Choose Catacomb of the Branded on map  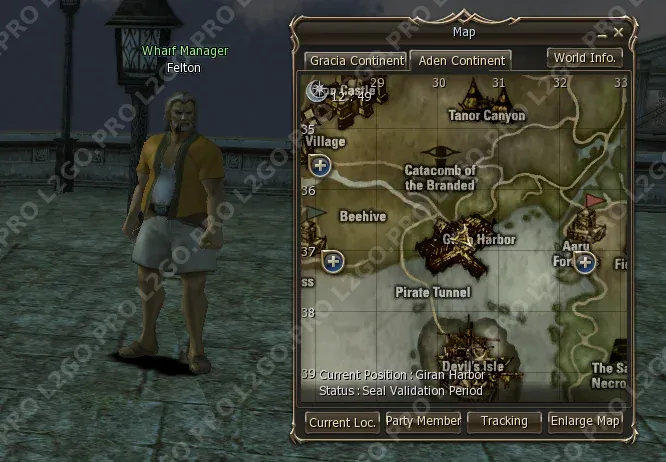440,177
